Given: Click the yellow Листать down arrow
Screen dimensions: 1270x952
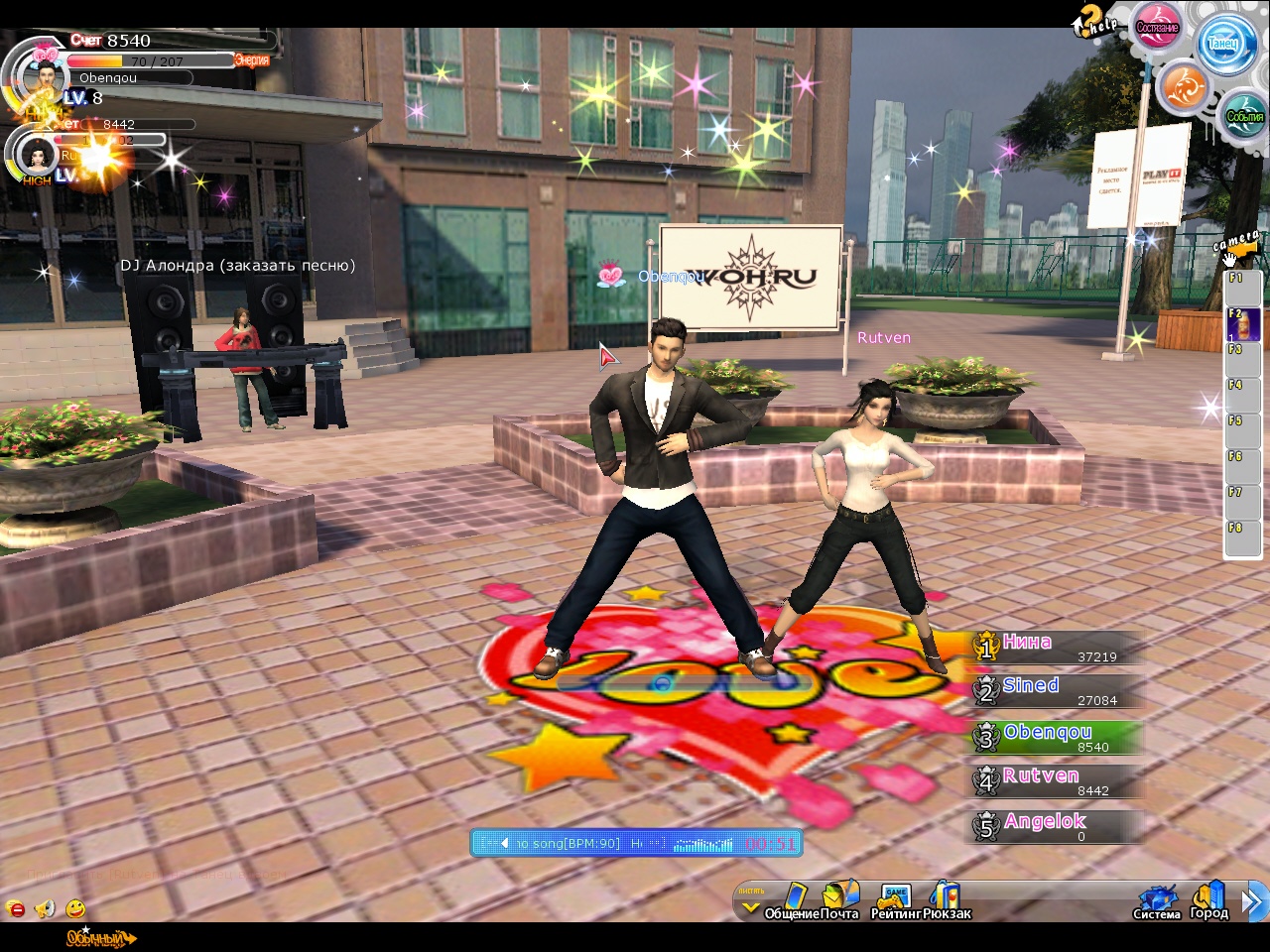Looking at the screenshot, I should (751, 906).
